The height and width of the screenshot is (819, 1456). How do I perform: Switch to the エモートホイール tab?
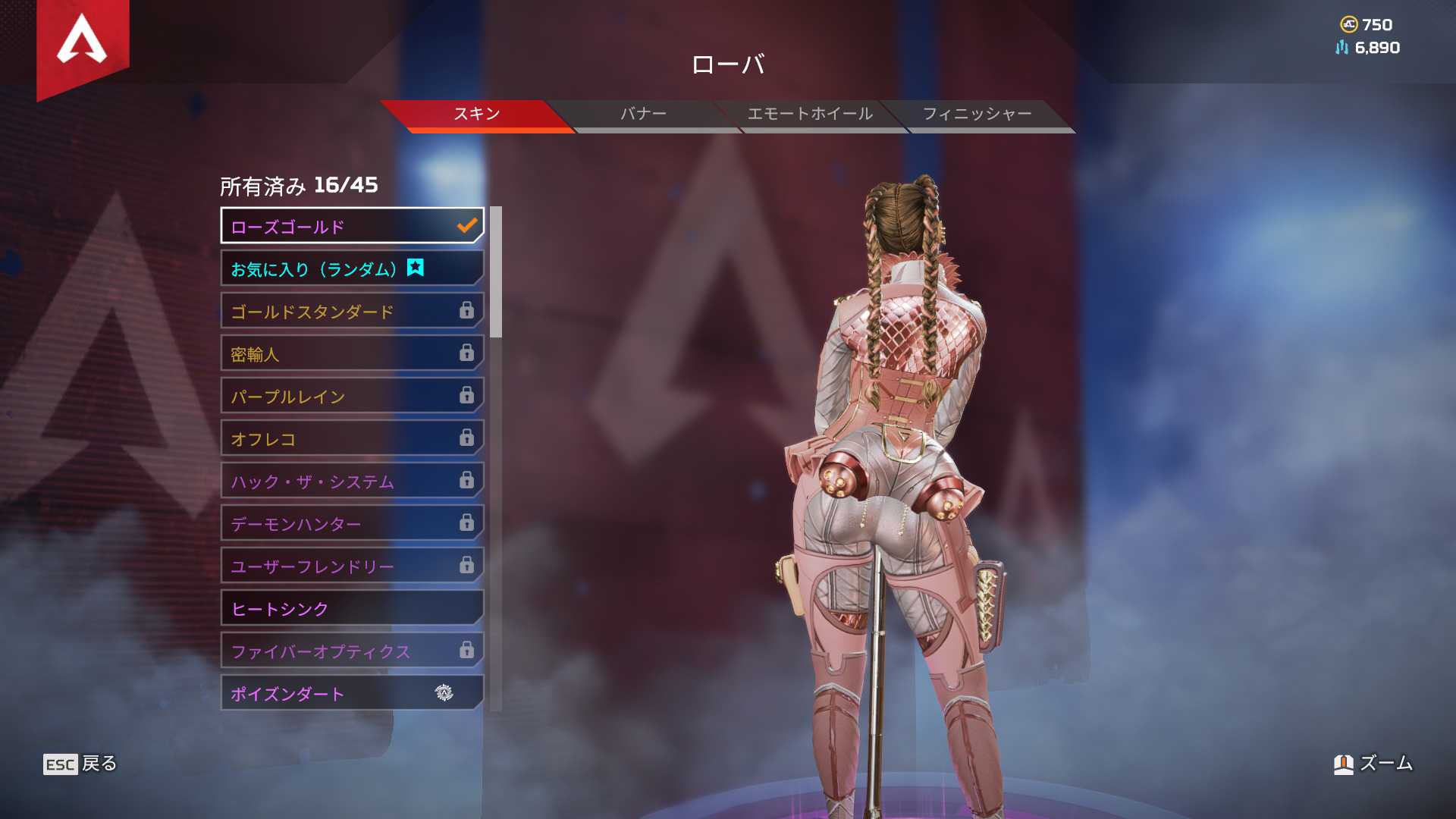coord(810,115)
